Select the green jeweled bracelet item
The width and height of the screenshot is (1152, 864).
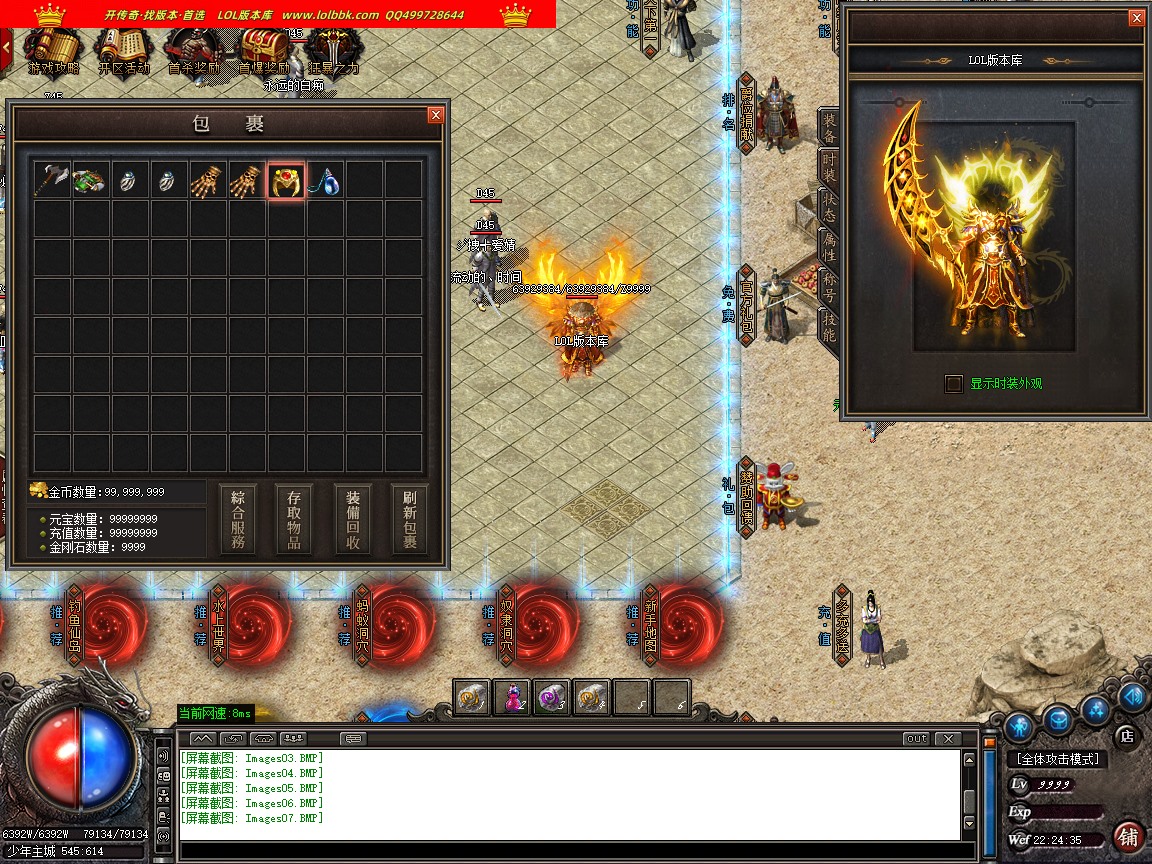click(x=90, y=181)
